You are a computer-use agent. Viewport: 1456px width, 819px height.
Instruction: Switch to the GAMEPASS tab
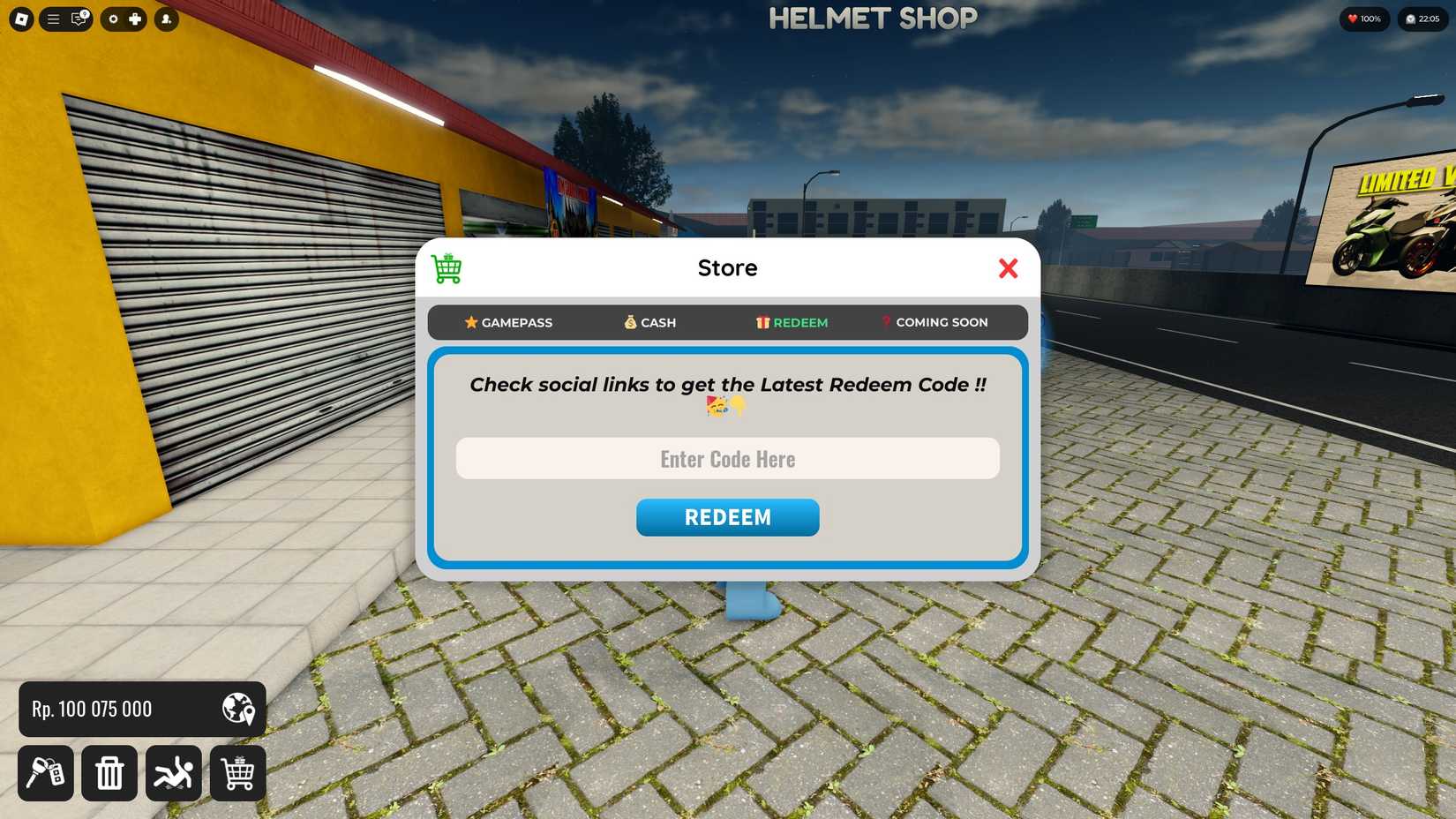(508, 322)
